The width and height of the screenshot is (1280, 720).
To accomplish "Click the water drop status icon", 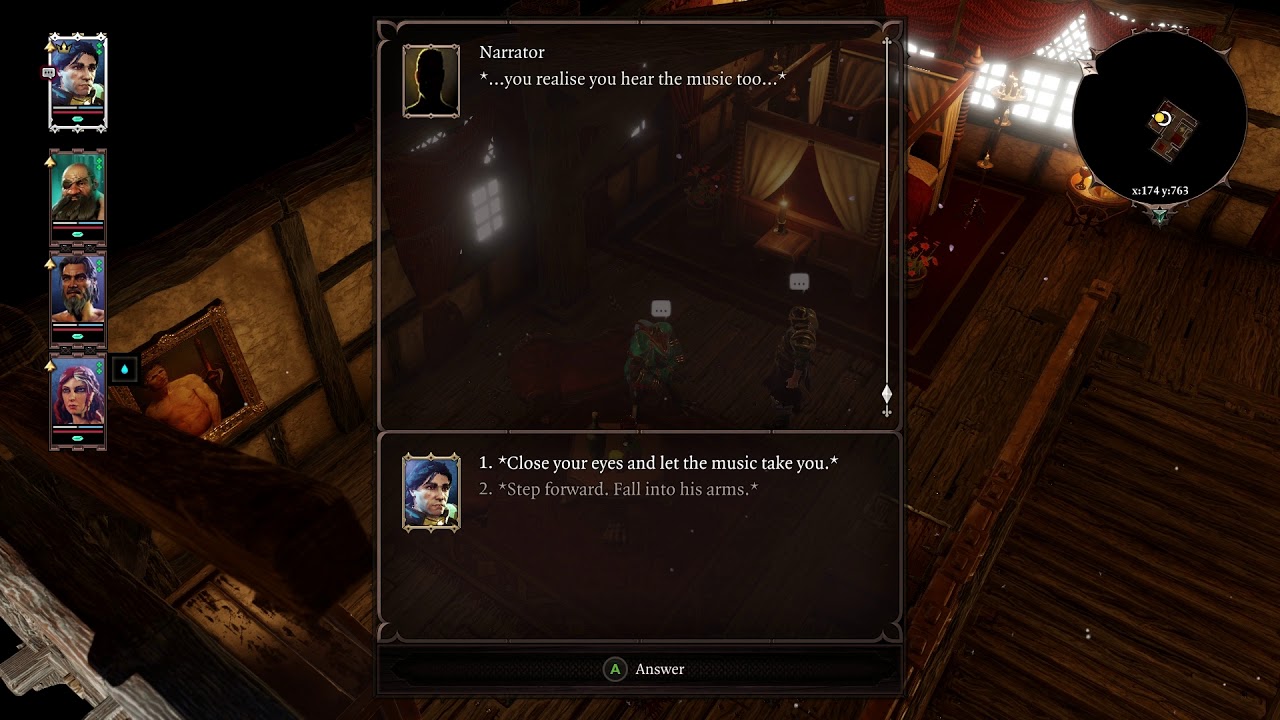I will coord(124,369).
